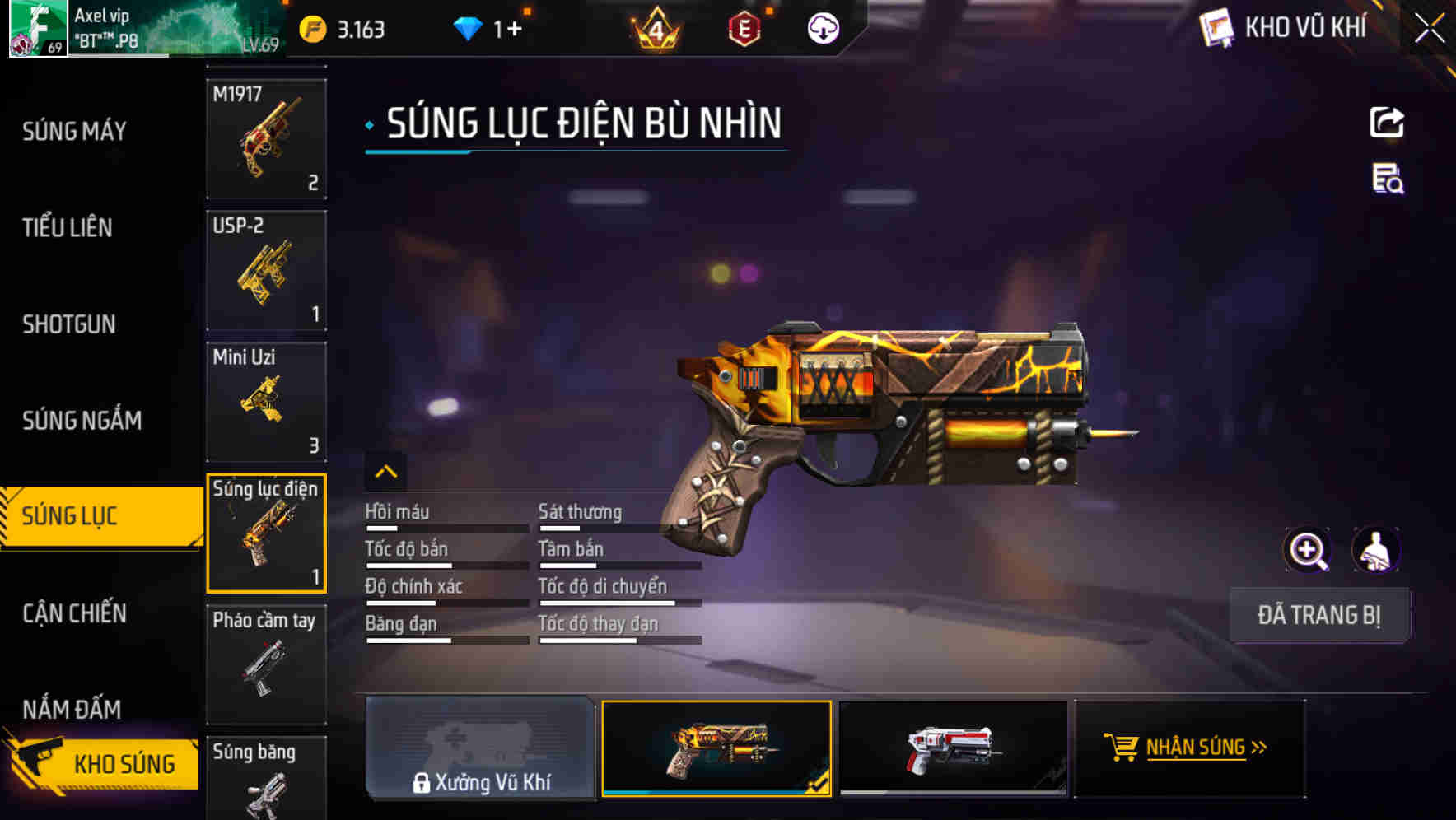Select the TIỂU LIÊN category
This screenshot has width=1456, height=820.
pyautogui.click(x=68, y=228)
